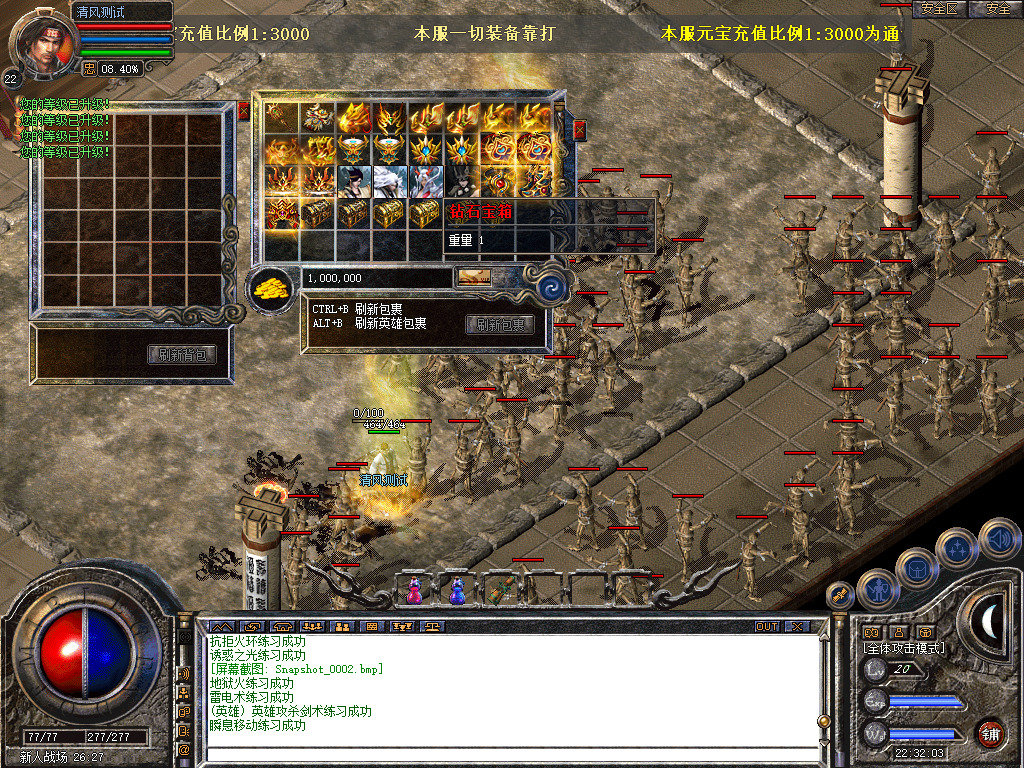The height and width of the screenshot is (768, 1024).
Task: Close the main inventory bag window
Action: click(579, 130)
